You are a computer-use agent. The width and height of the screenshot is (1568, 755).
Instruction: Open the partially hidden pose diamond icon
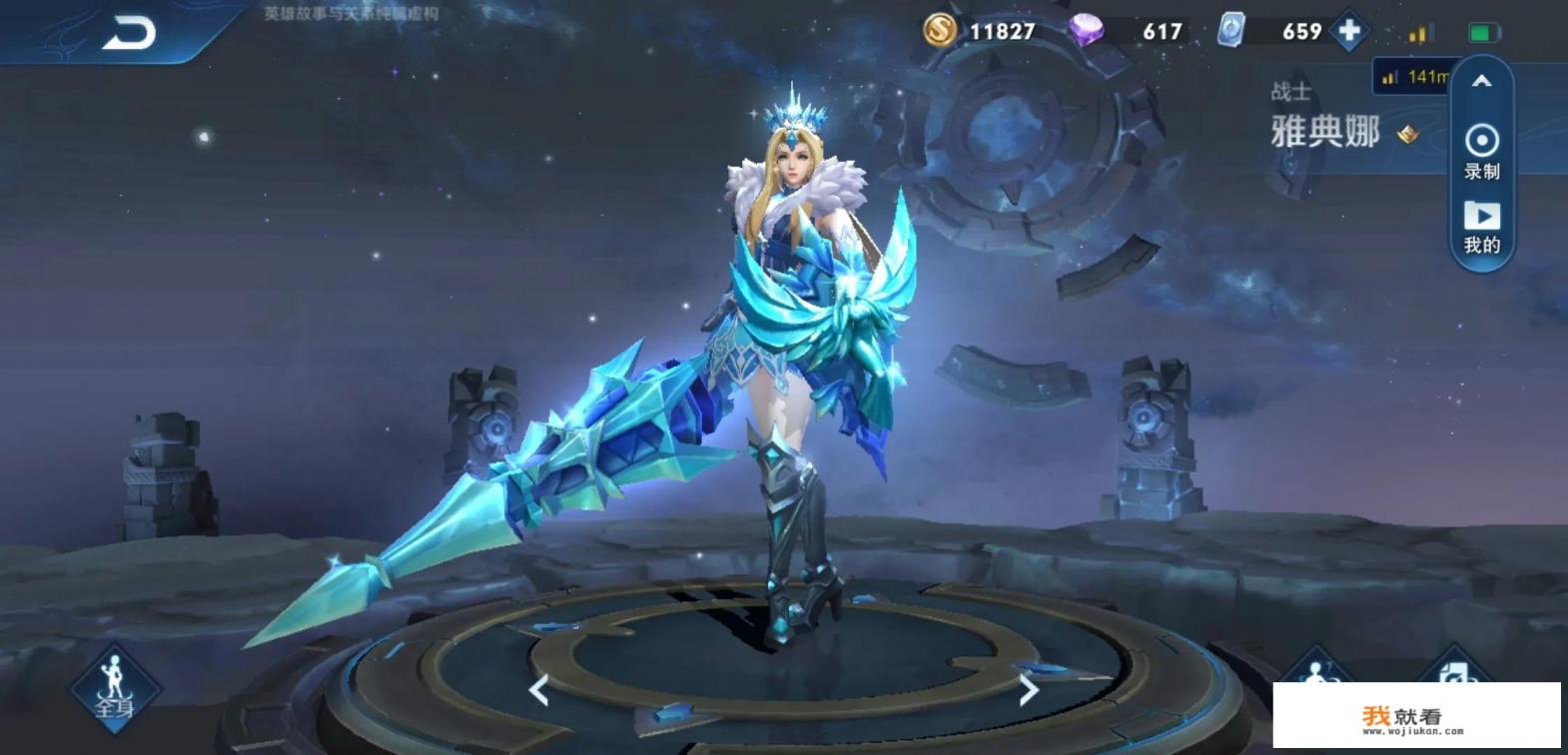[x=1316, y=669]
